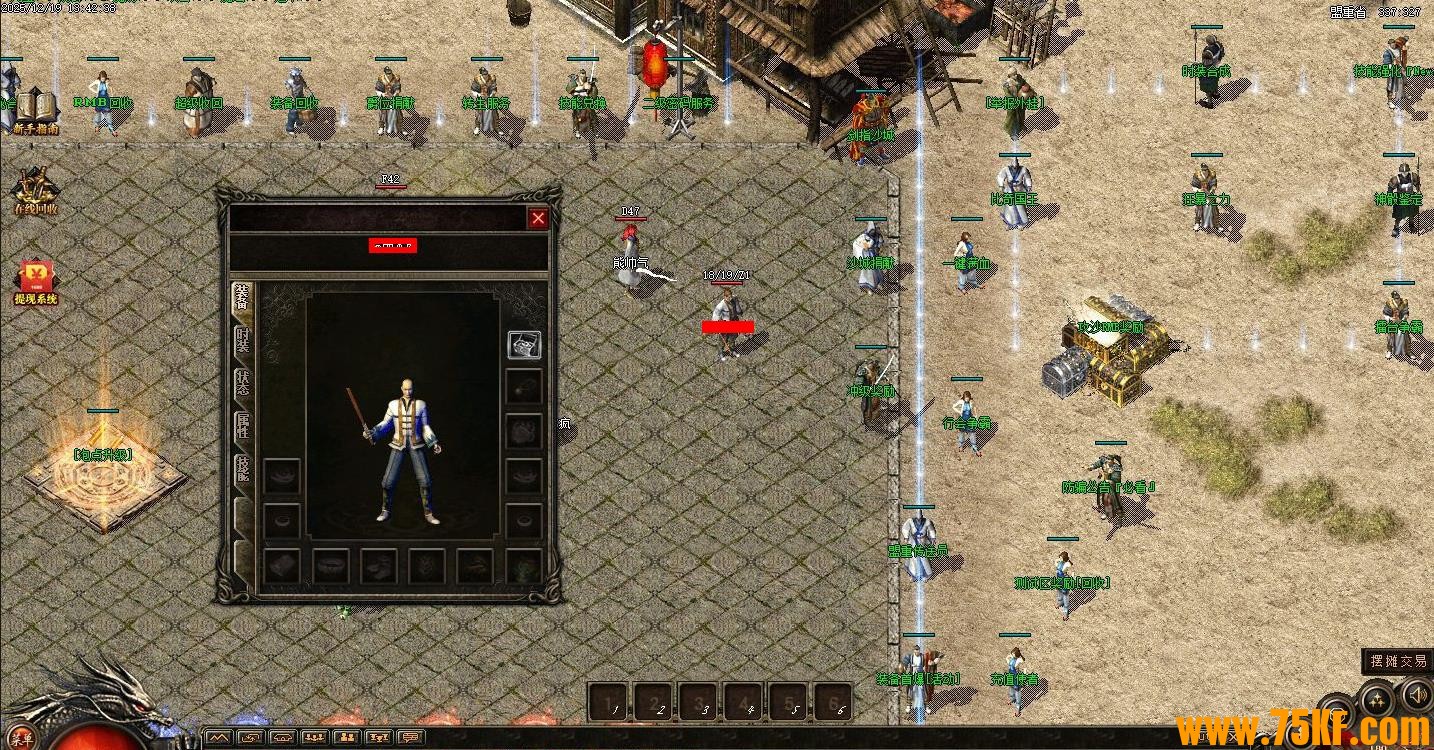Viewport: 1434px width, 750px height.
Task: Click the treasure chest icon in the equipment panel
Action: 524,344
